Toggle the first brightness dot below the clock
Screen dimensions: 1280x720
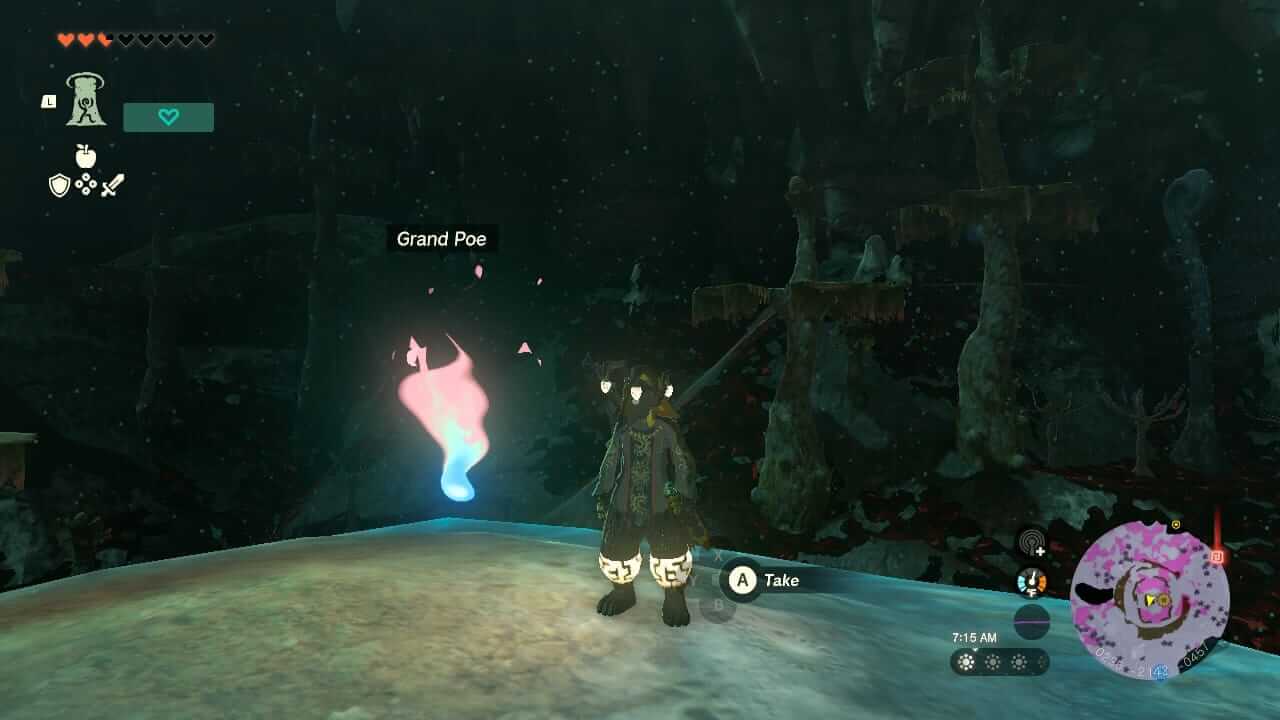click(x=966, y=661)
